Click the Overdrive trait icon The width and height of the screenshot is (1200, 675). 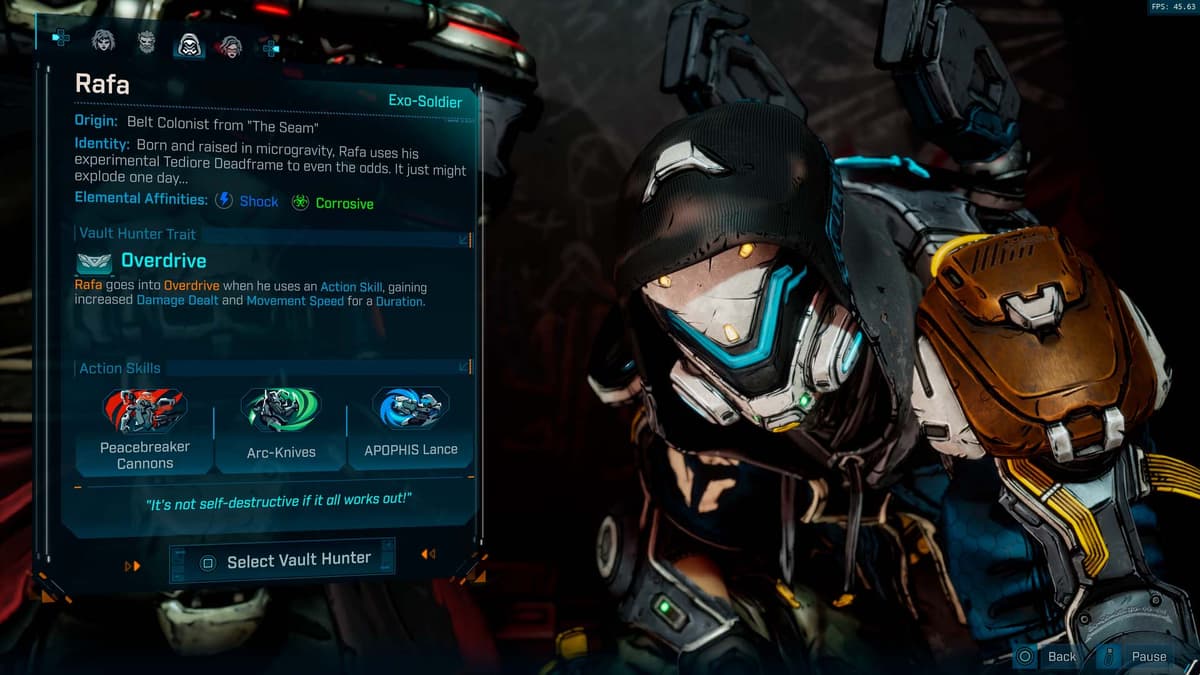tap(94, 262)
